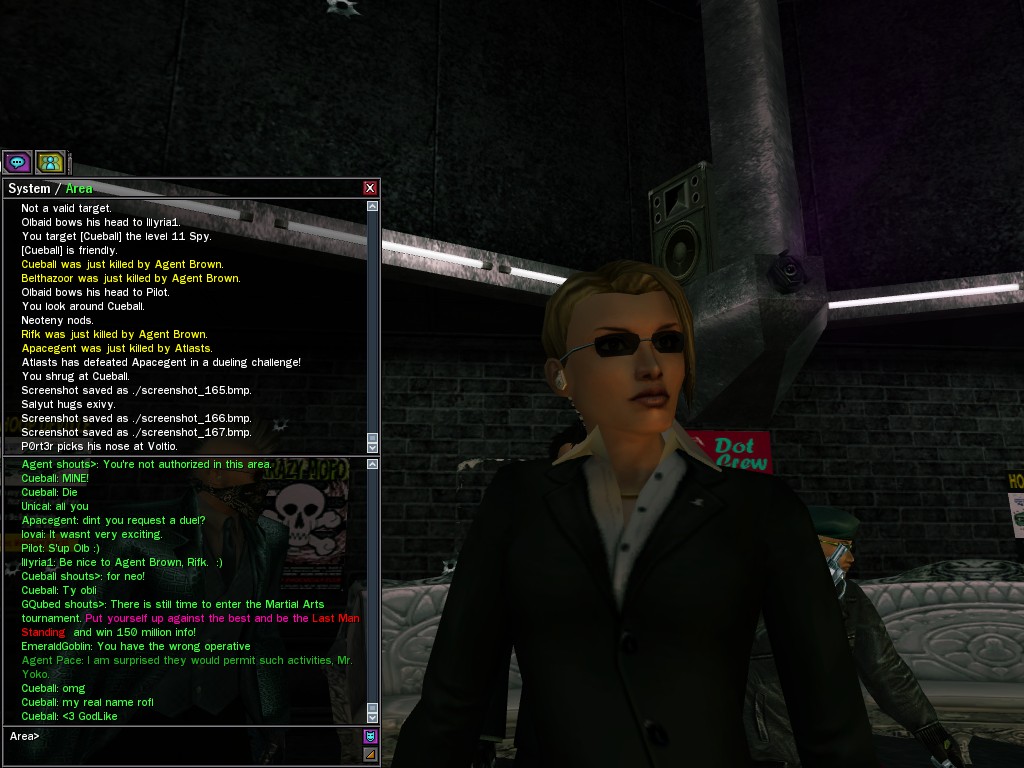Screen dimensions: 1024x768
Task: Click the system log scroll-up arrow
Action: [373, 206]
